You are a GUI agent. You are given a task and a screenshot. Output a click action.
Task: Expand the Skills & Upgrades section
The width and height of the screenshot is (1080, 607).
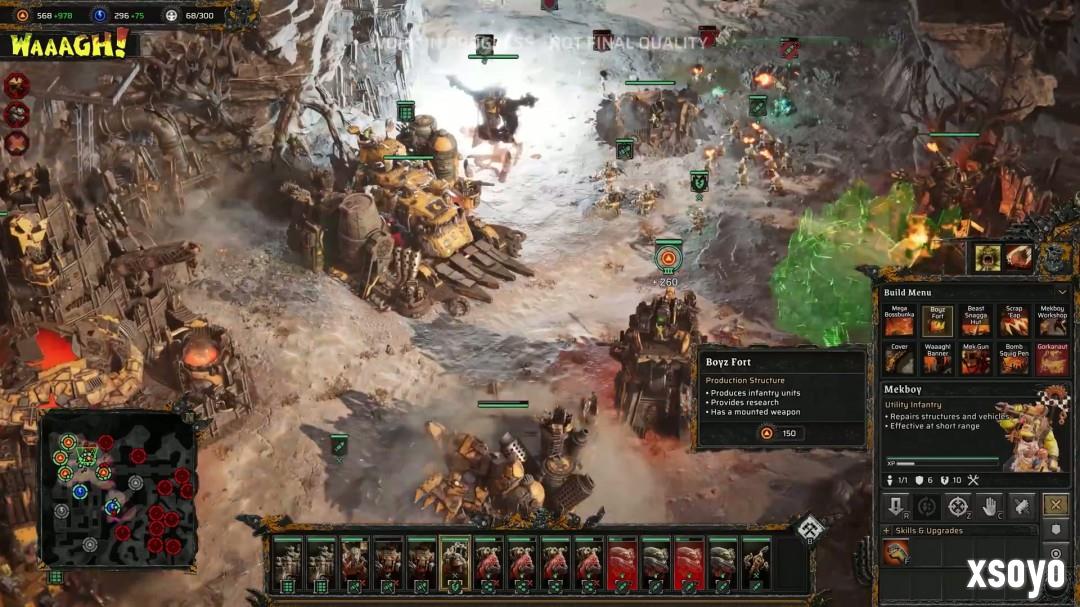point(887,531)
